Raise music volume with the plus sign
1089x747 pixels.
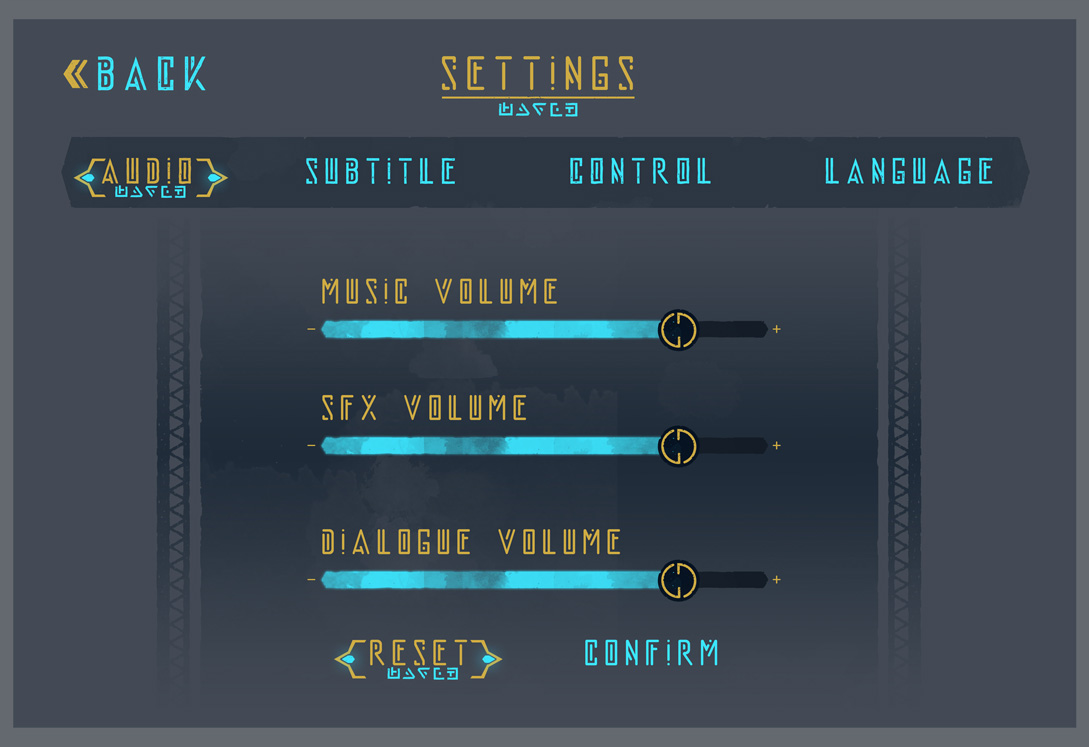(777, 329)
